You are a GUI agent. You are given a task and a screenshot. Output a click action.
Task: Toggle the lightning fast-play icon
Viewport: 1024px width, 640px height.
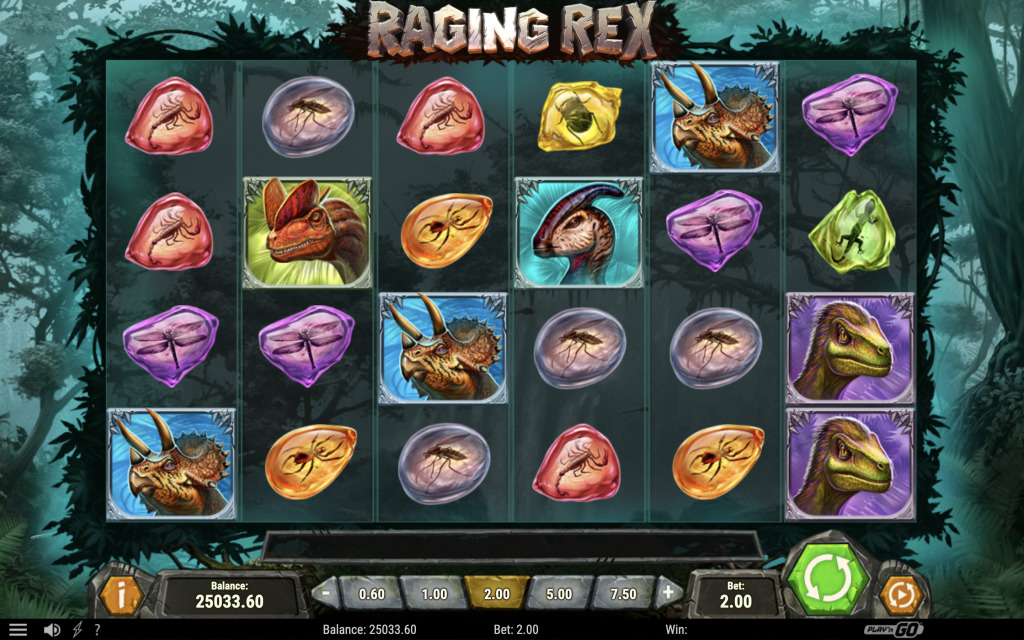[x=77, y=630]
